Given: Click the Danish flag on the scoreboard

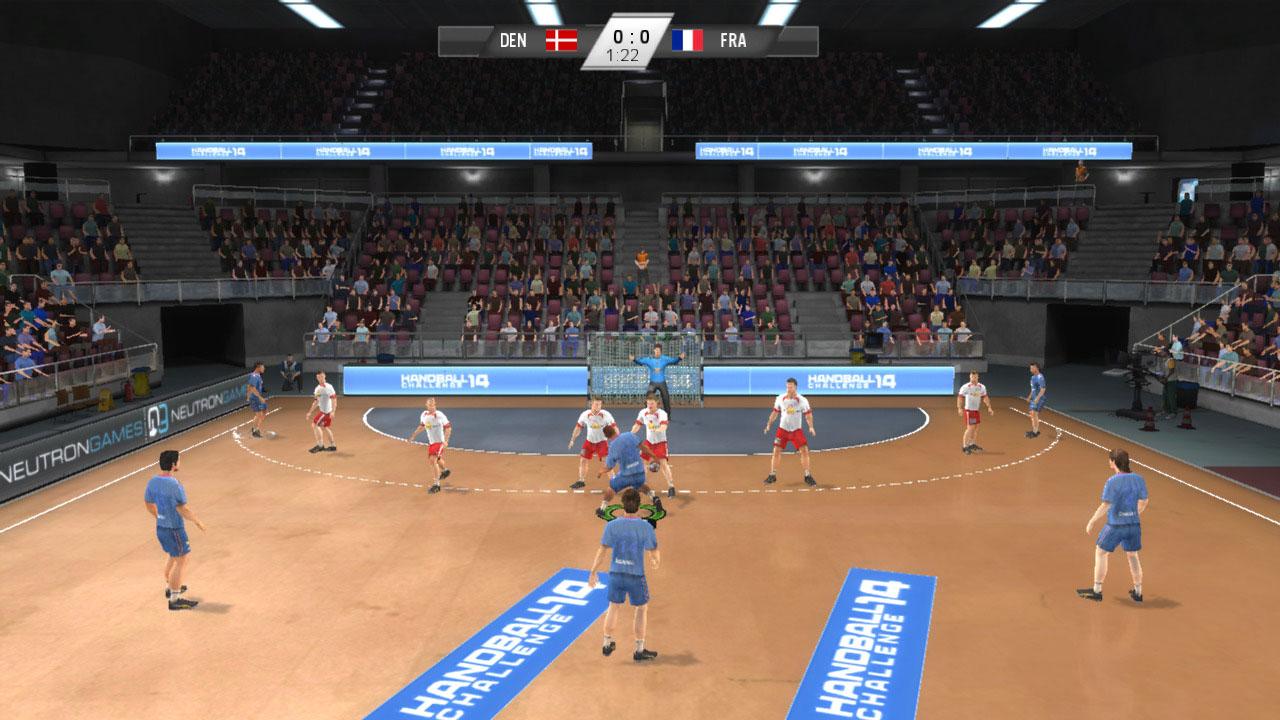Looking at the screenshot, I should 560,41.
